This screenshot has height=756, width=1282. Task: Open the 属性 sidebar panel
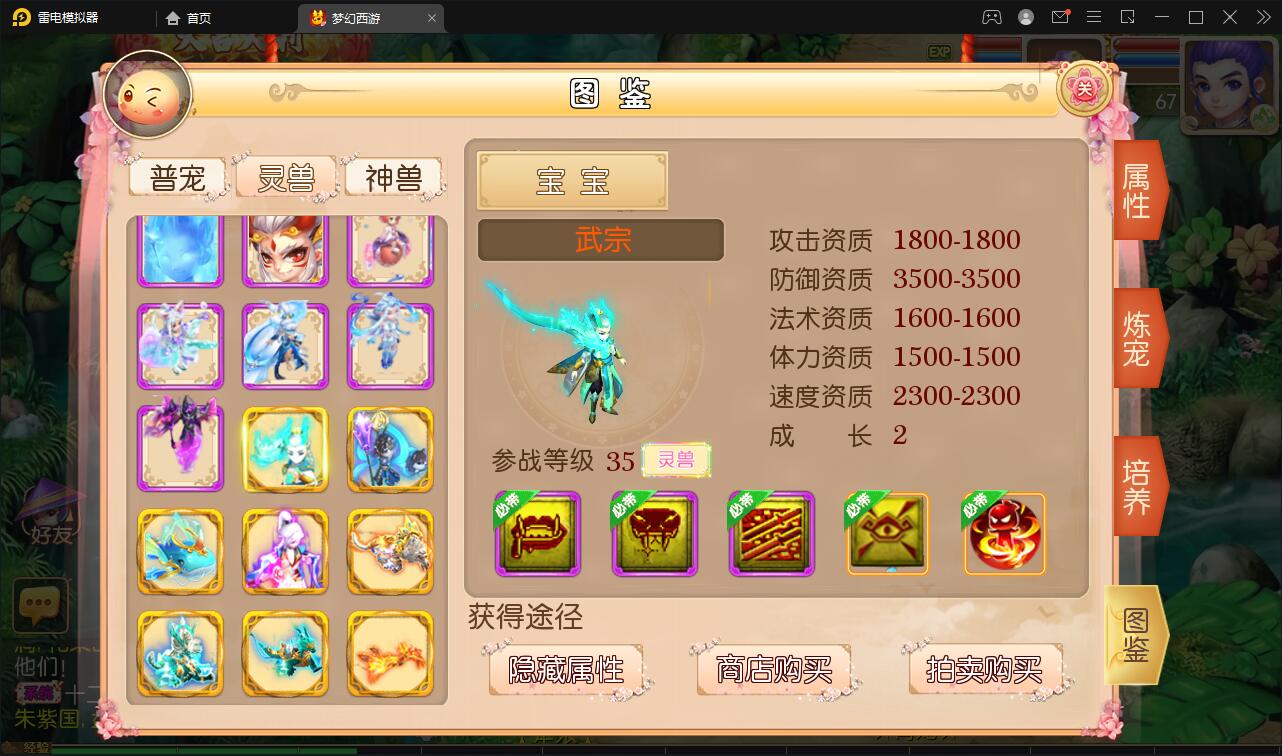click(1137, 190)
